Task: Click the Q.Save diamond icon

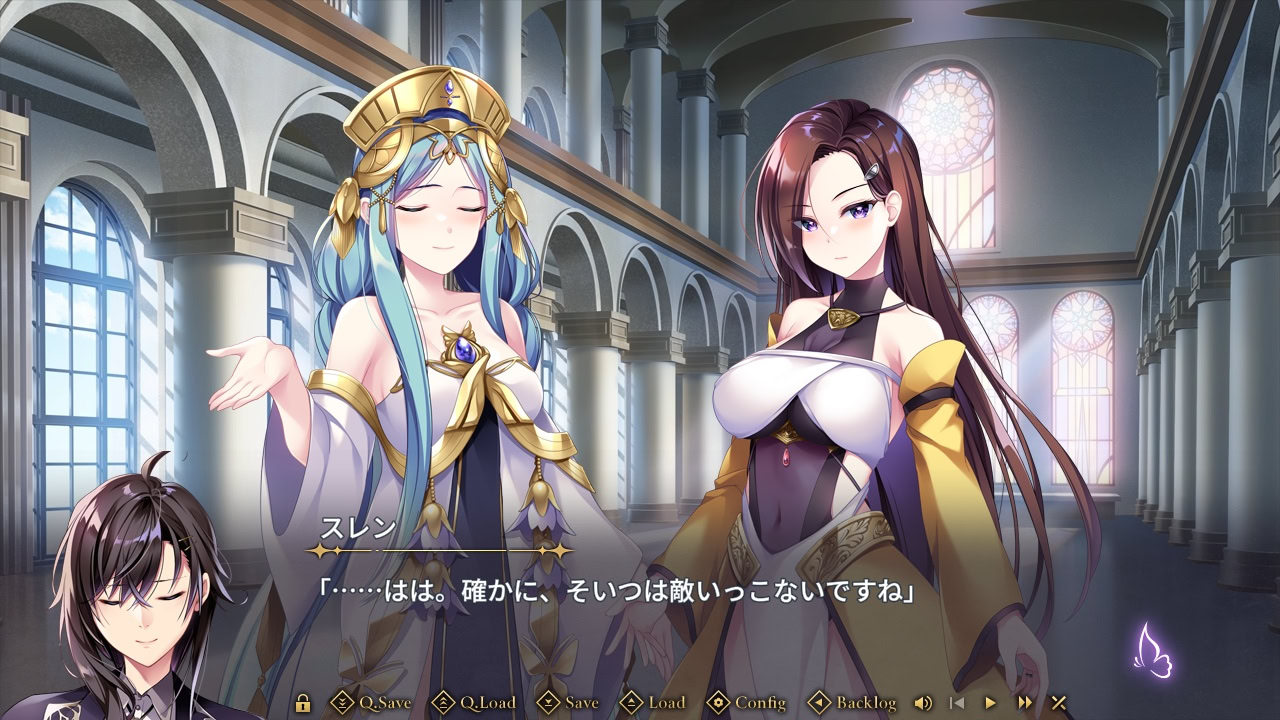Action: (344, 703)
